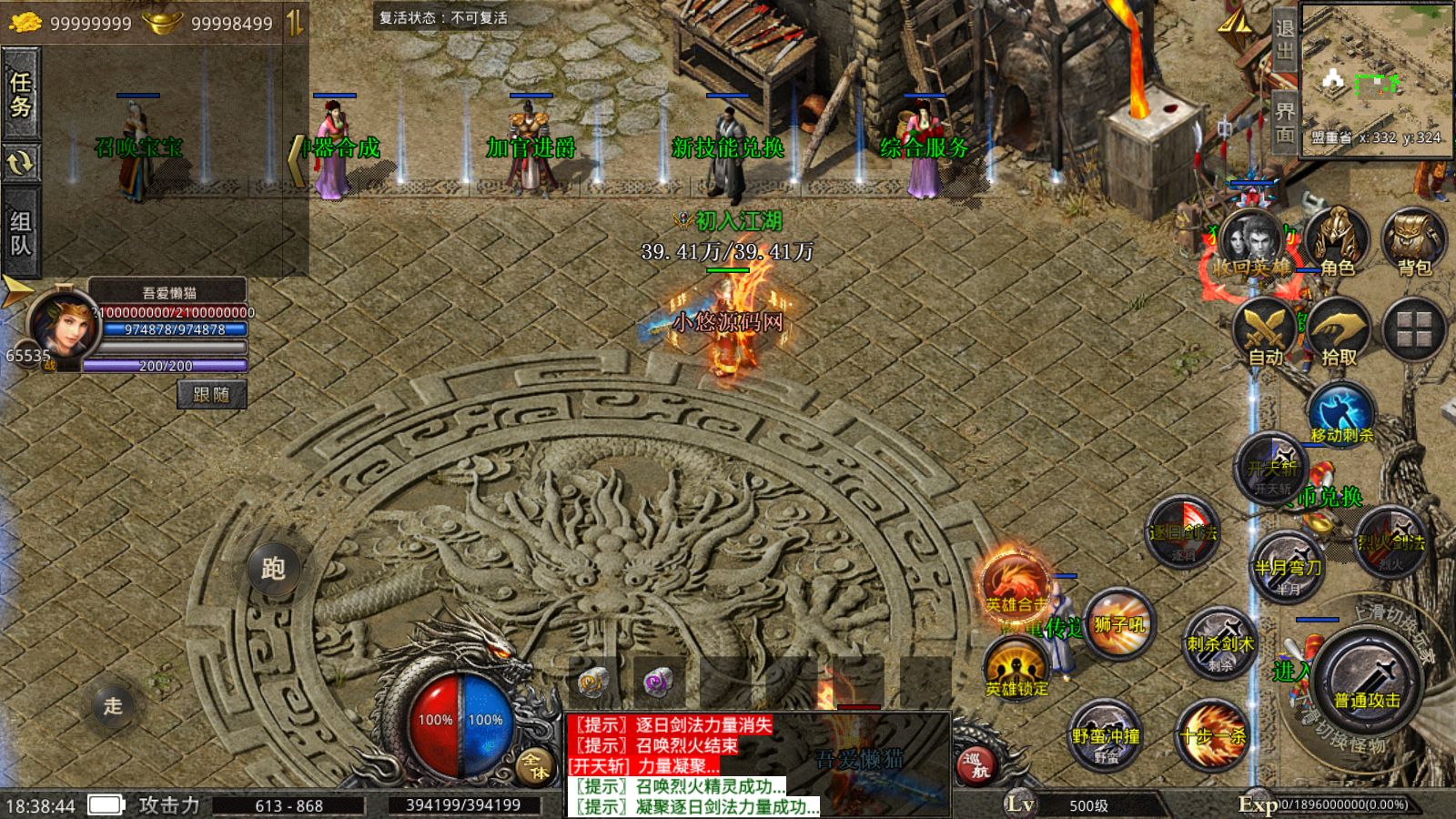Click the 跟随 follow button

pos(211,394)
